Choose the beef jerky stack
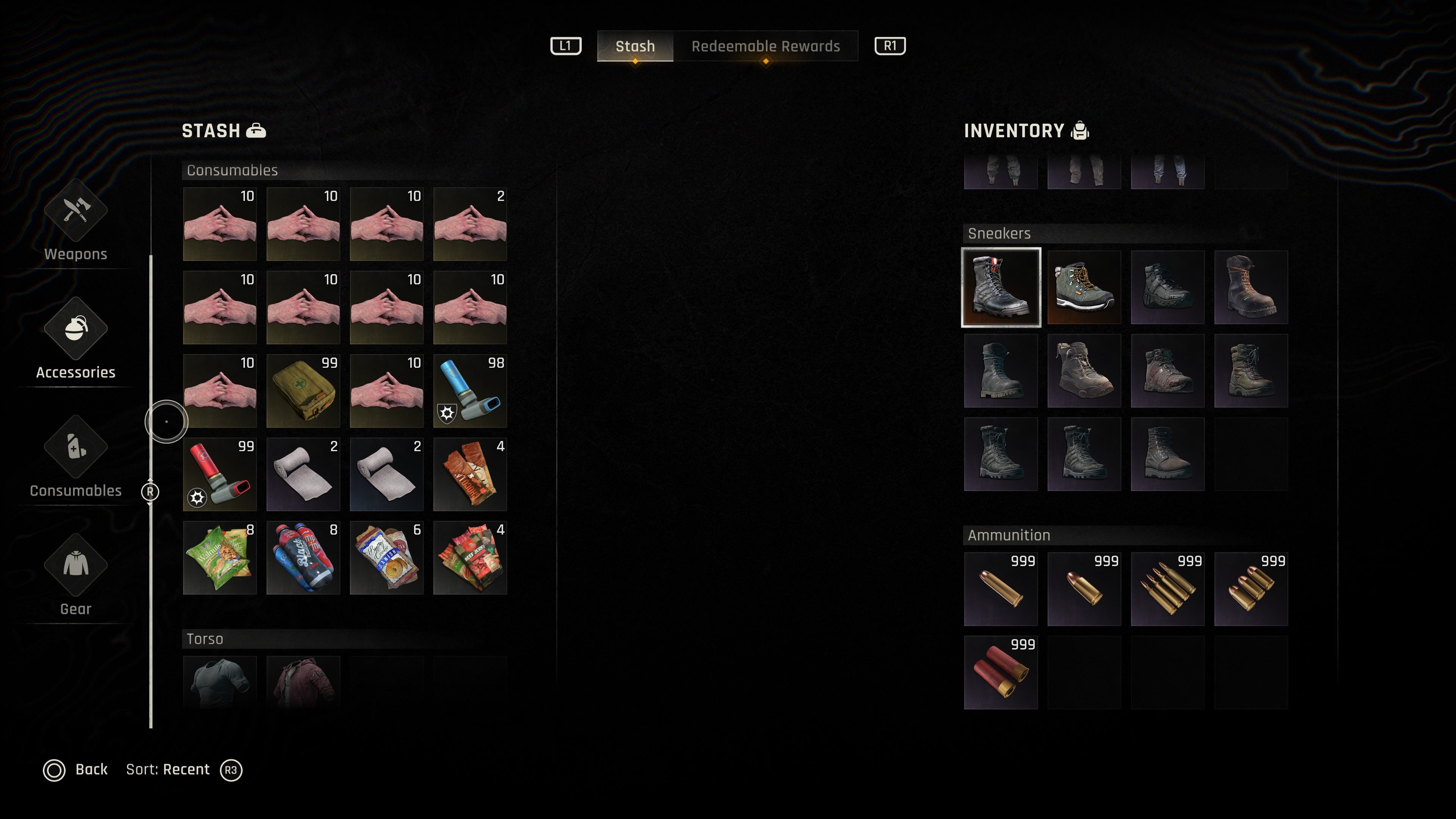The image size is (1456, 819). (470, 558)
